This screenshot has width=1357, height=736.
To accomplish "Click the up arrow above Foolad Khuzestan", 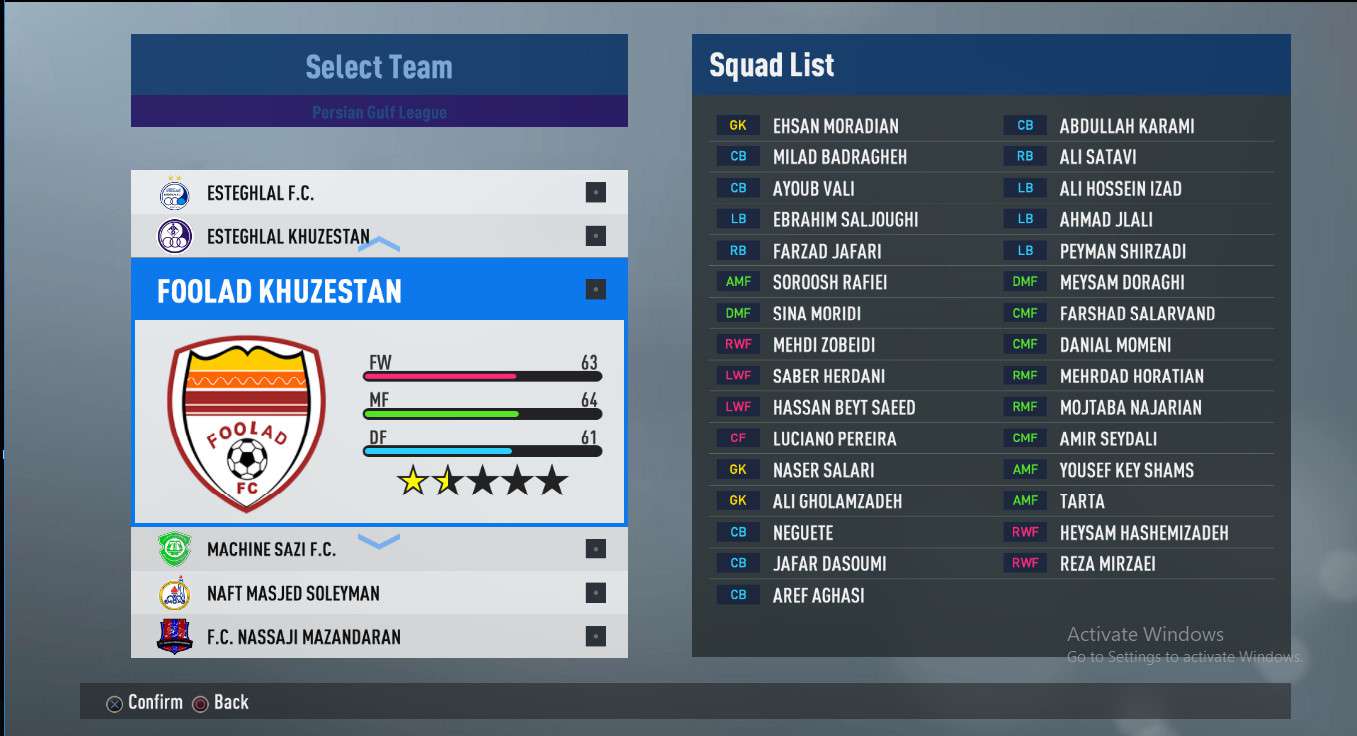I will tap(379, 244).
